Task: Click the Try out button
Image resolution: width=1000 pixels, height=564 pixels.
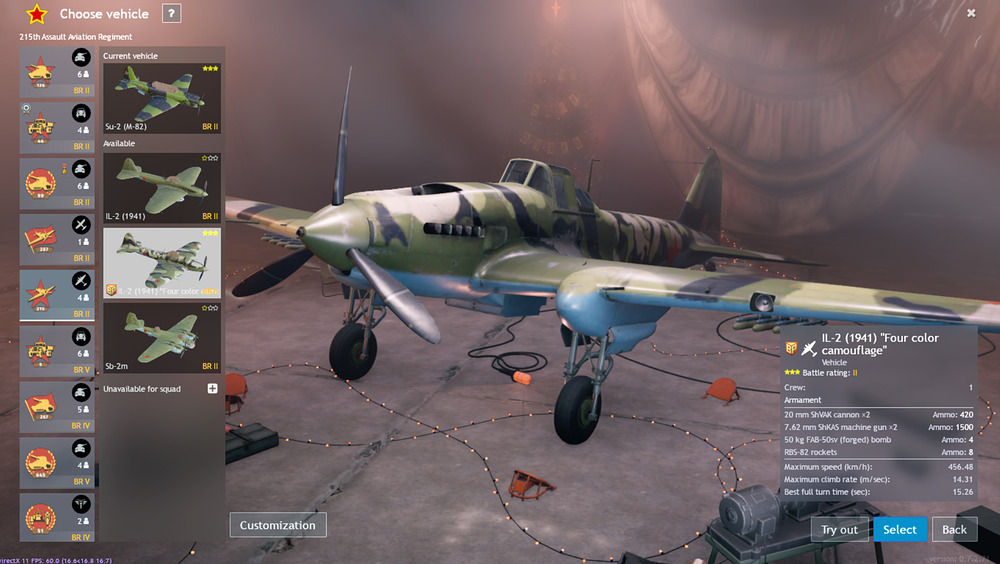Action: [x=839, y=529]
